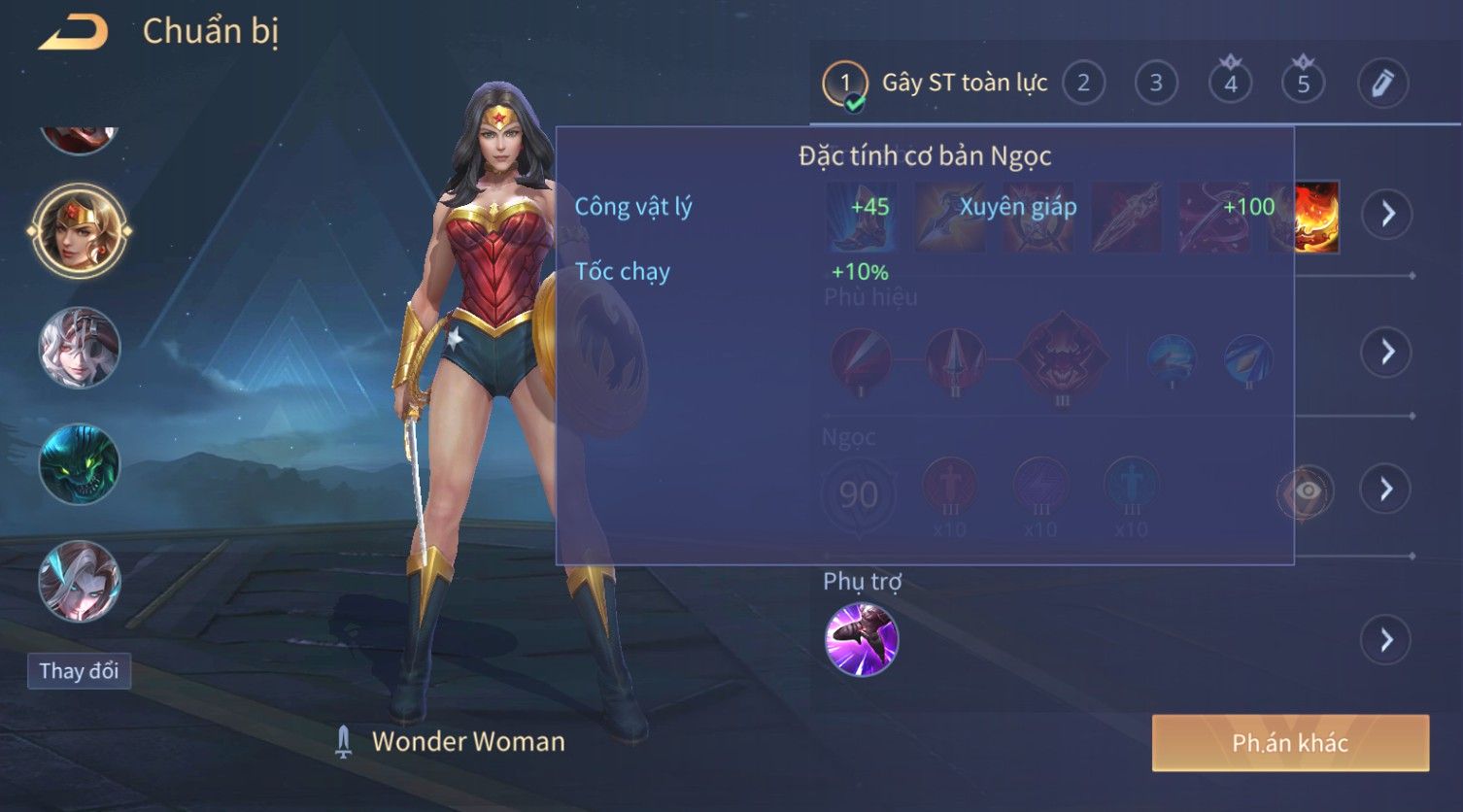1463x812 pixels.
Task: Select the purple boot Phụ trợ skill icon
Action: [x=862, y=639]
